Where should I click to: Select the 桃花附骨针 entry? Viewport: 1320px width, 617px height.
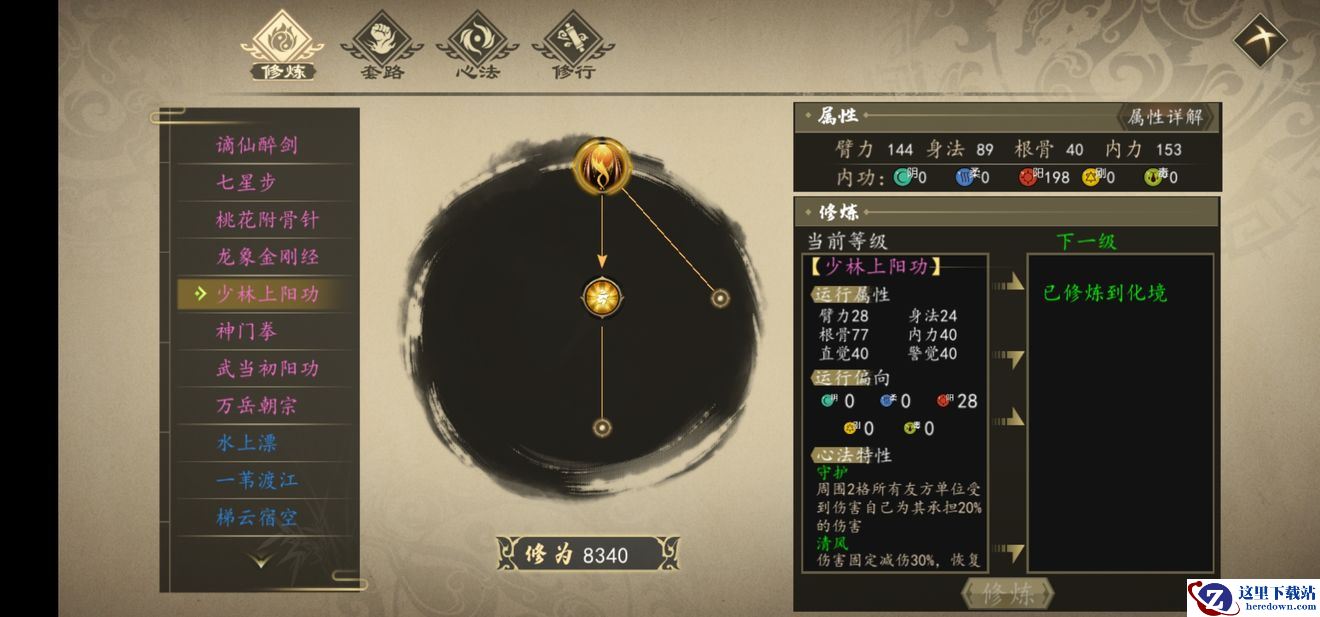point(267,219)
